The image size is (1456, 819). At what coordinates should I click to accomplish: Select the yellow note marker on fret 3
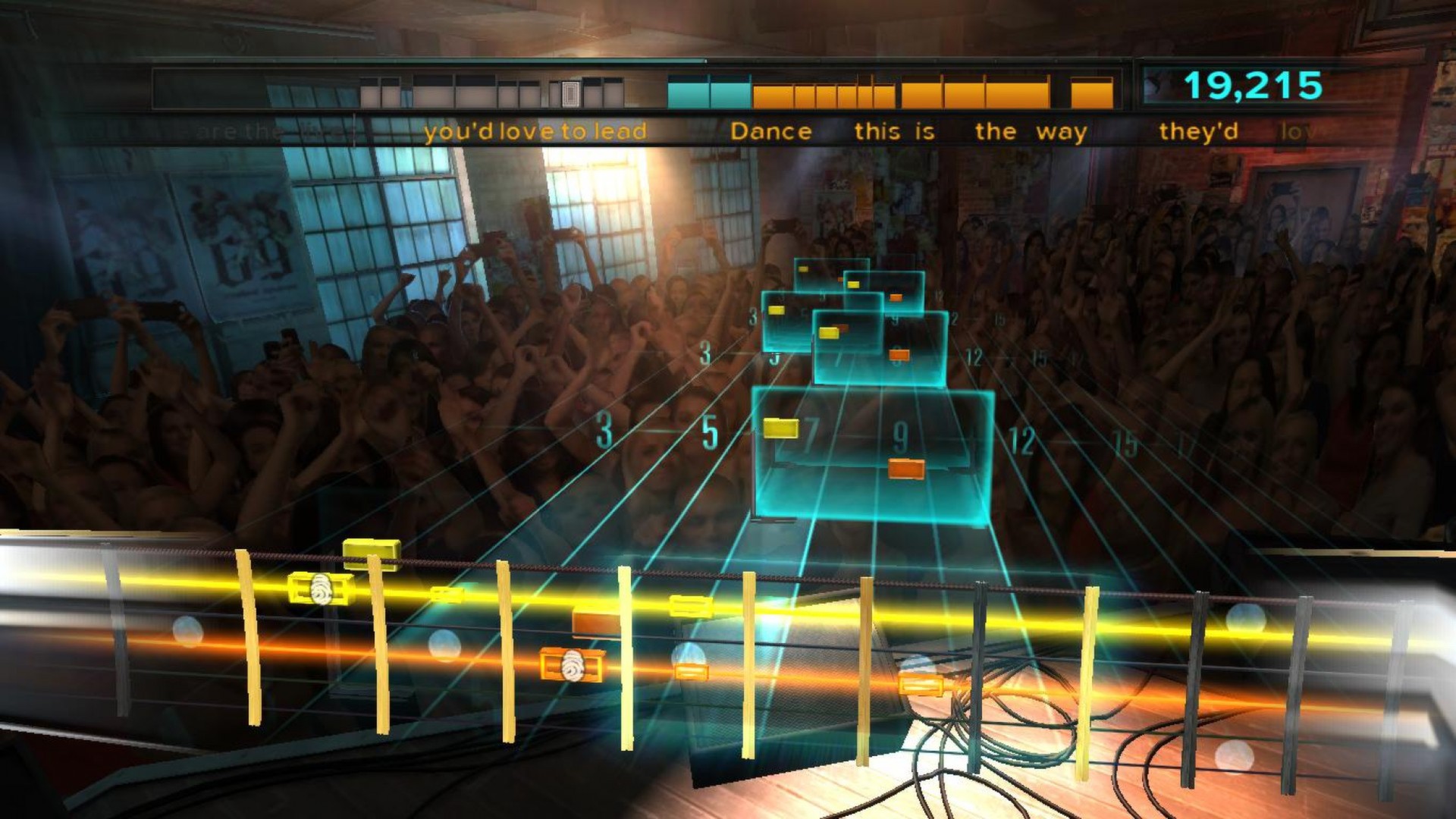pos(776,310)
